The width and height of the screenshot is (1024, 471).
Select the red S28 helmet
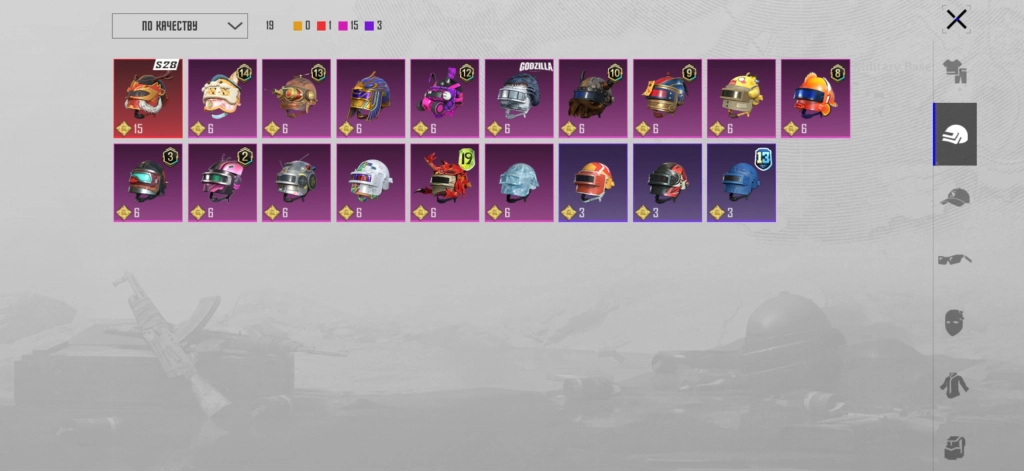coord(148,98)
